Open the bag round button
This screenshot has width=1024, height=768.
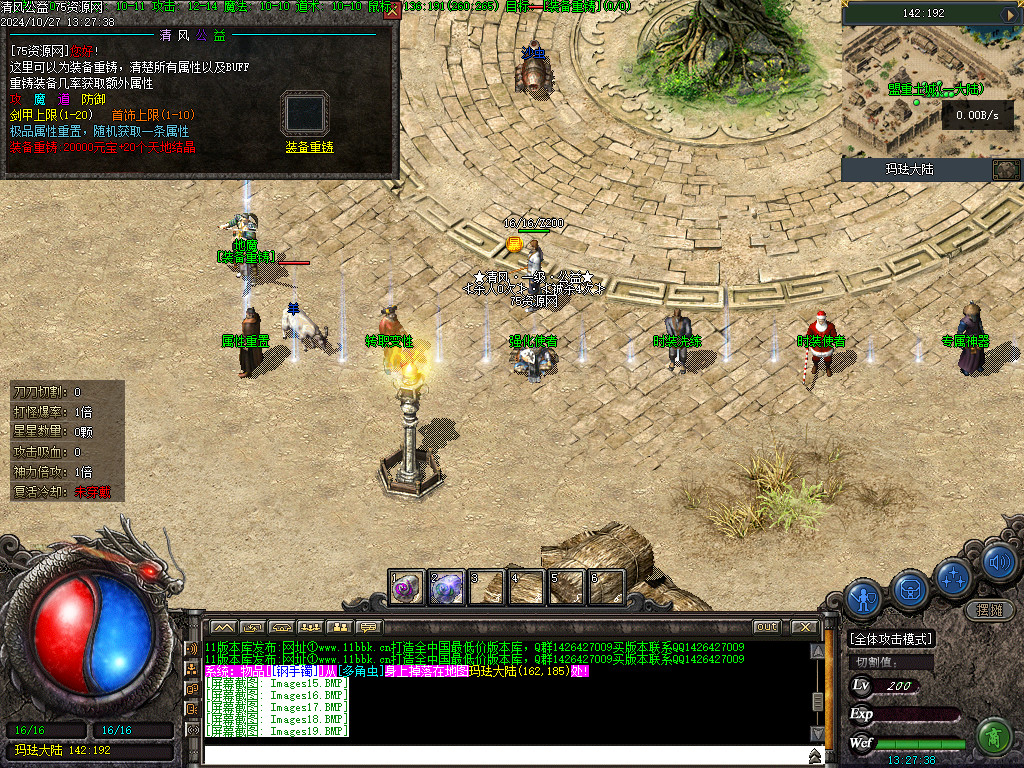910,588
